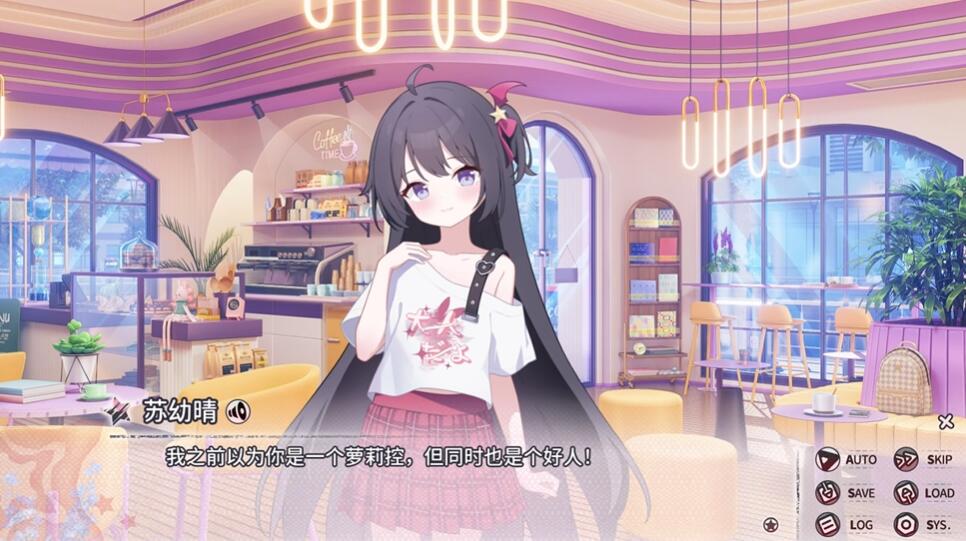This screenshot has height=541, width=966.
Task: Hide the dialogue box with the X
Action: click(x=946, y=422)
